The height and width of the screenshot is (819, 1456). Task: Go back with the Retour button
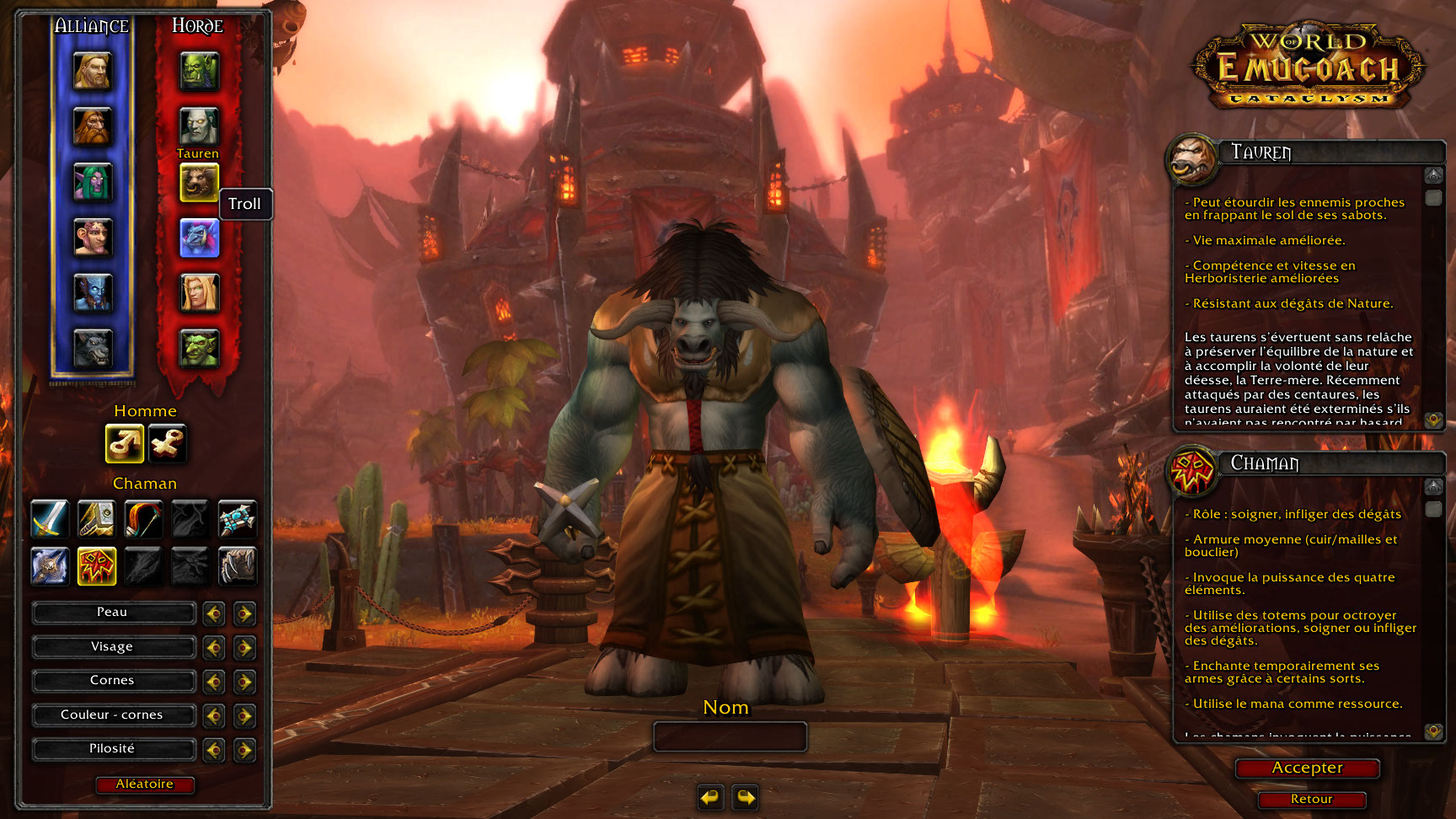coord(1311,799)
